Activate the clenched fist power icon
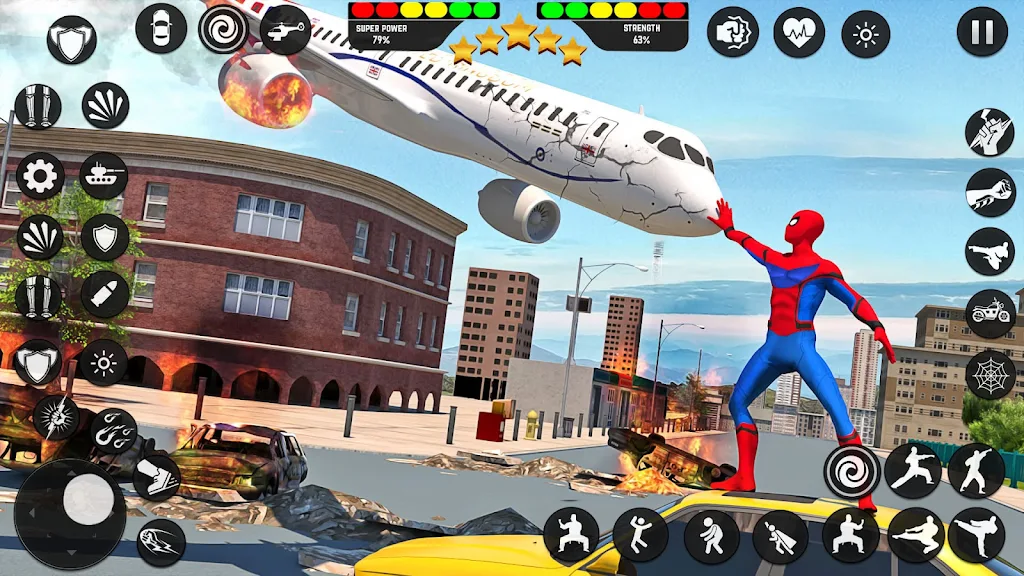This screenshot has width=1024, height=576. pos(732,32)
